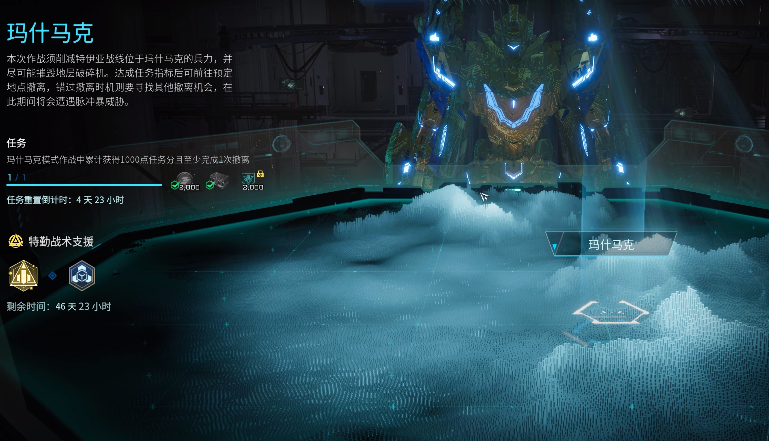Image resolution: width=769 pixels, height=441 pixels.
Task: Click the hexagonal map marker on the terrain
Action: click(x=611, y=312)
